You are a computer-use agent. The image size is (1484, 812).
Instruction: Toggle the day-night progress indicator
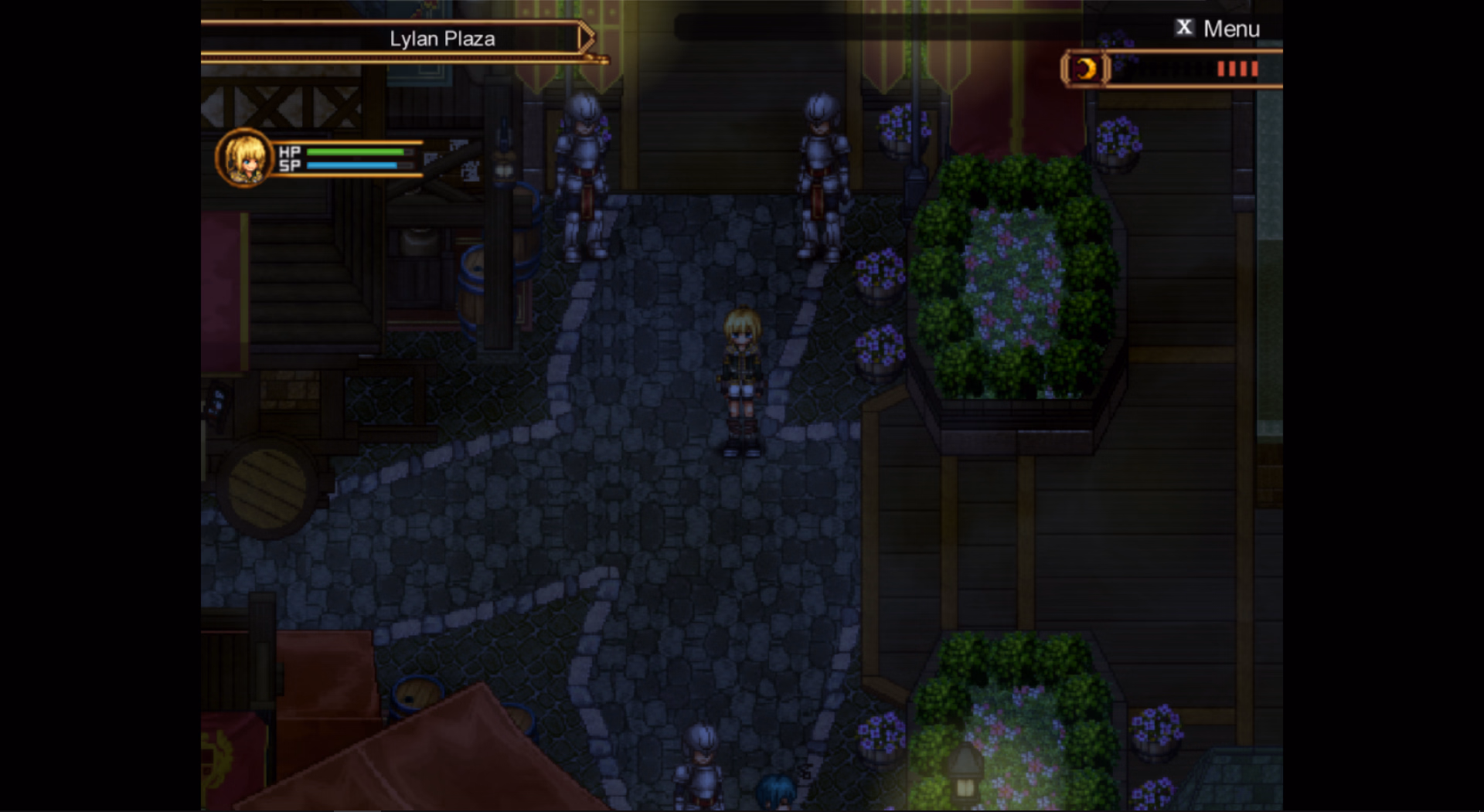point(1183,70)
